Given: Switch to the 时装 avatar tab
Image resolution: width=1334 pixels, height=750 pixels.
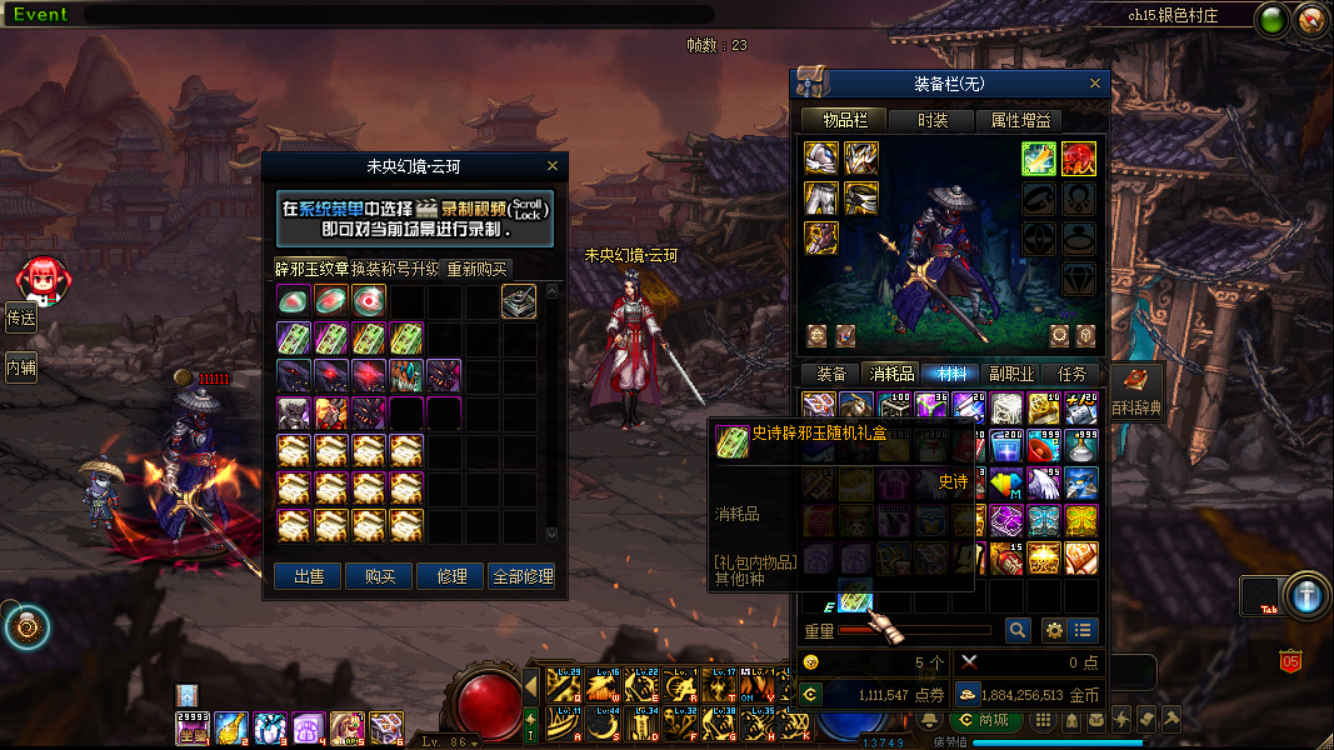Looking at the screenshot, I should 932,121.
